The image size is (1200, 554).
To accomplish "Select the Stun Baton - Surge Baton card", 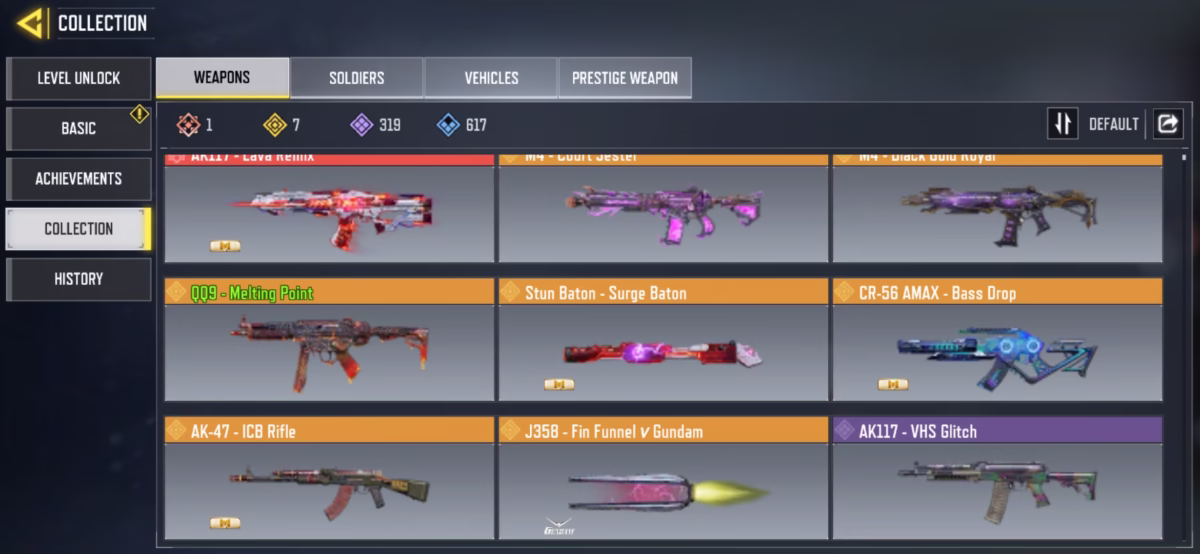I will pyautogui.click(x=663, y=340).
